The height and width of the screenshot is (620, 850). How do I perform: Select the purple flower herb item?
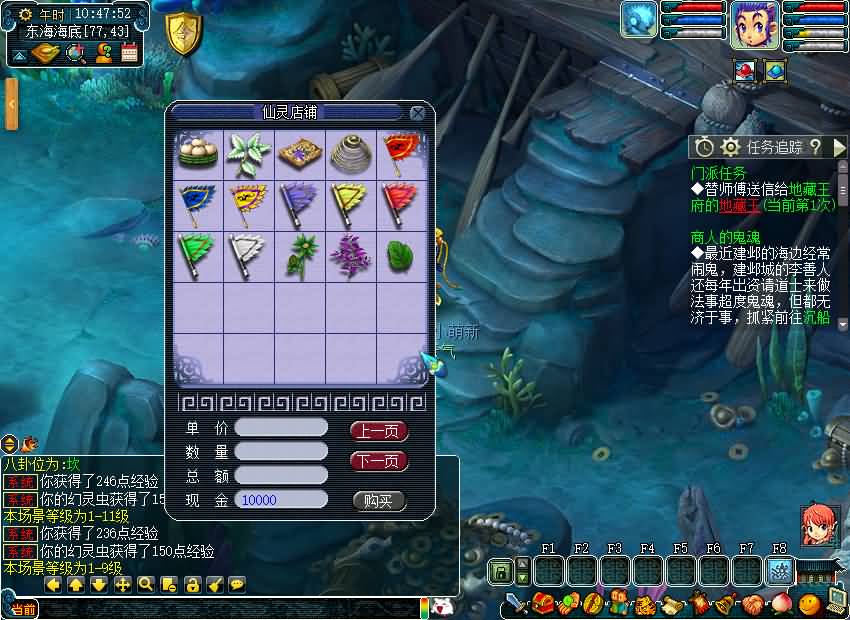(x=351, y=256)
